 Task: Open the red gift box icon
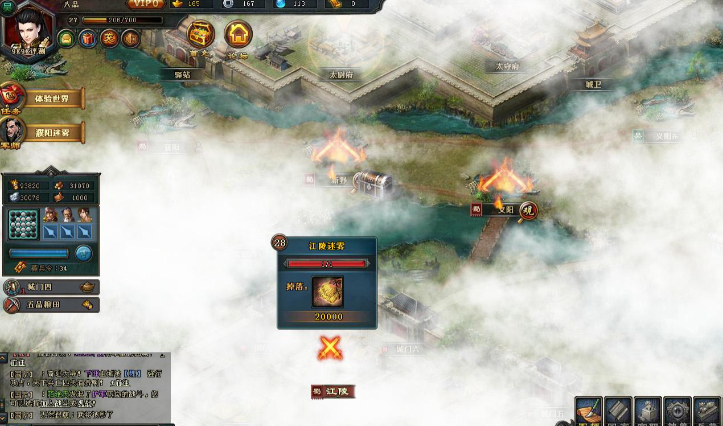[x=88, y=39]
